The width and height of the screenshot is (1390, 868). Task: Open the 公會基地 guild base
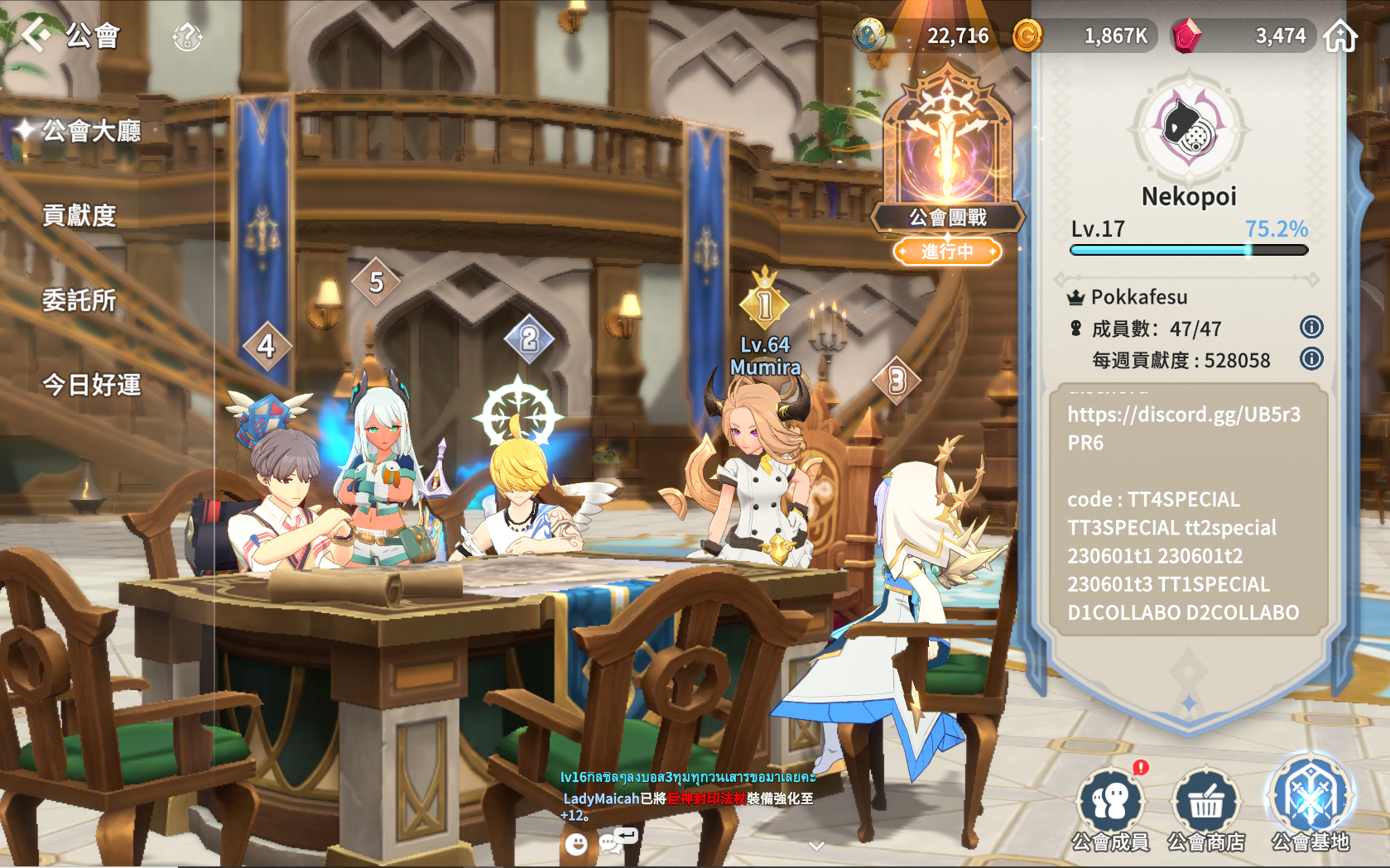[x=1311, y=804]
